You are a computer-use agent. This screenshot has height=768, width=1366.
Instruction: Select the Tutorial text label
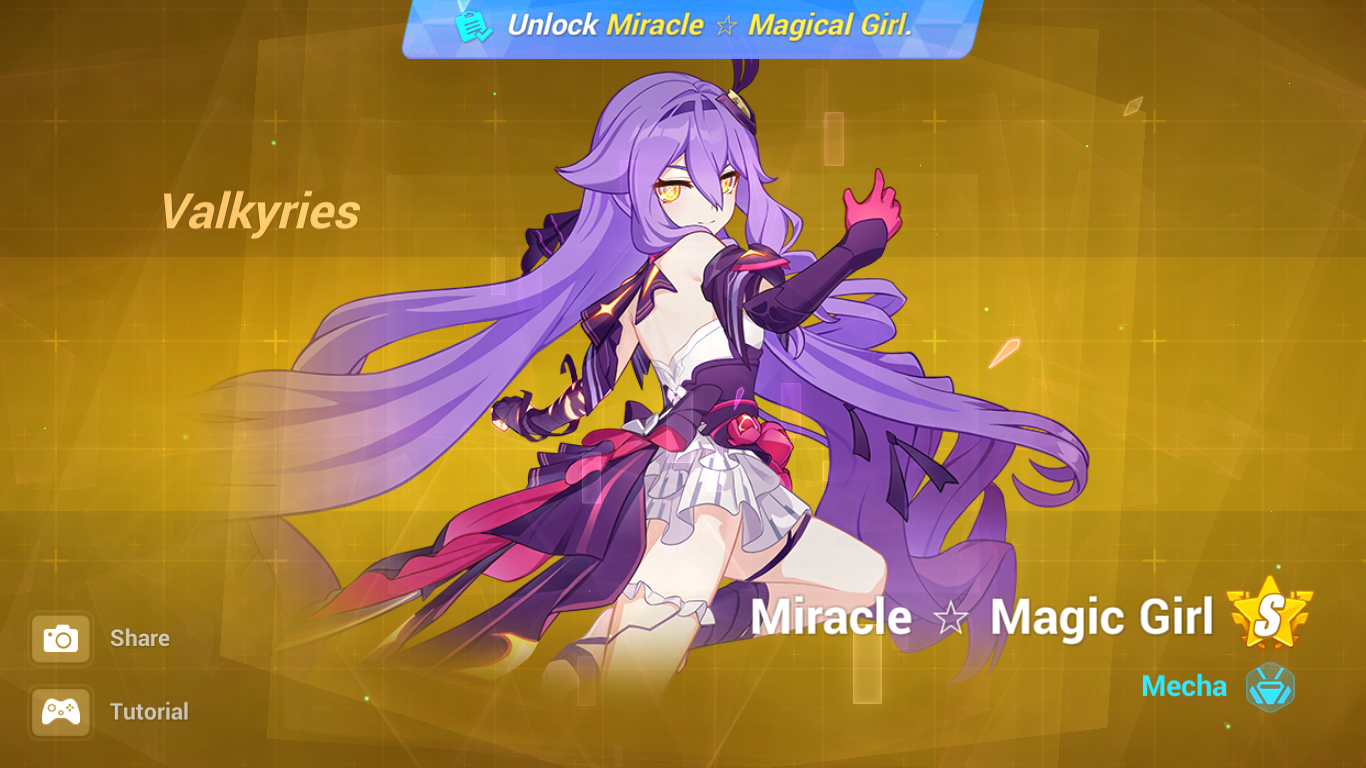coord(151,712)
